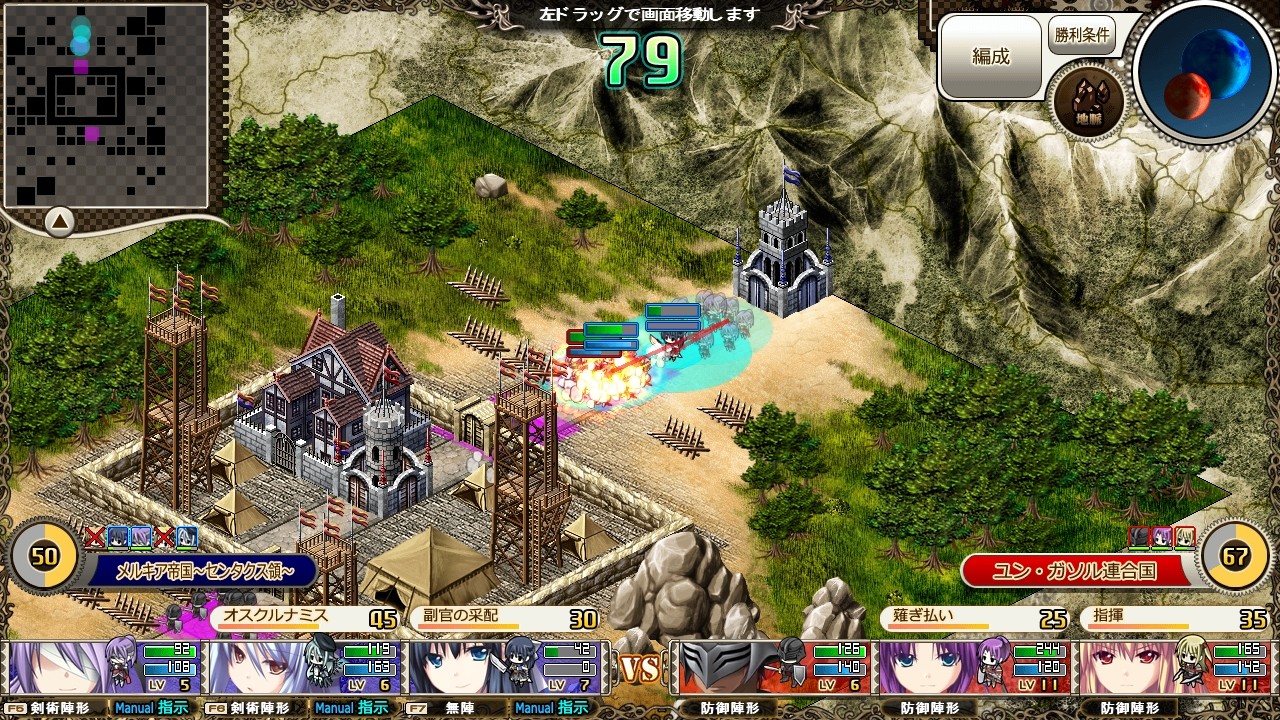Viewport: 1280px width, 720px height.
Task: Inspect the purple-haired enemy level 11 portrait
Action: pyautogui.click(x=940, y=668)
